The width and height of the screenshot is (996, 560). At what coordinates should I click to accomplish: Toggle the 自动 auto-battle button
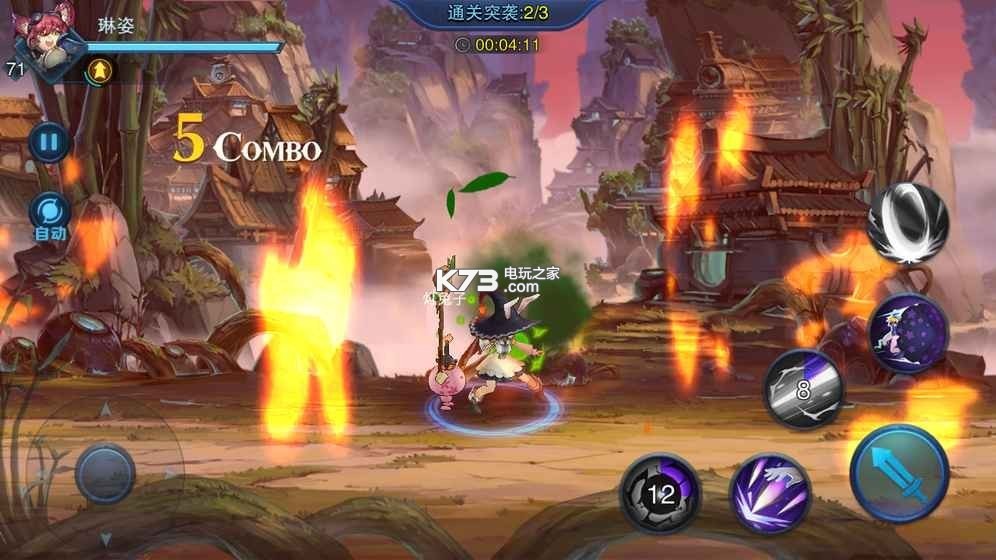pos(48,213)
